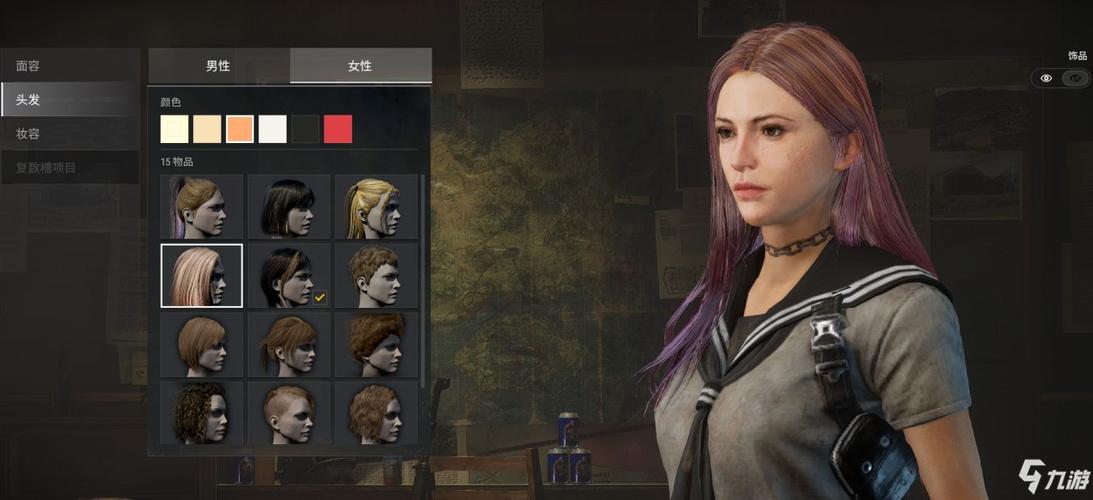
Task: Open the 妆容 makeup category
Action: coord(68,134)
